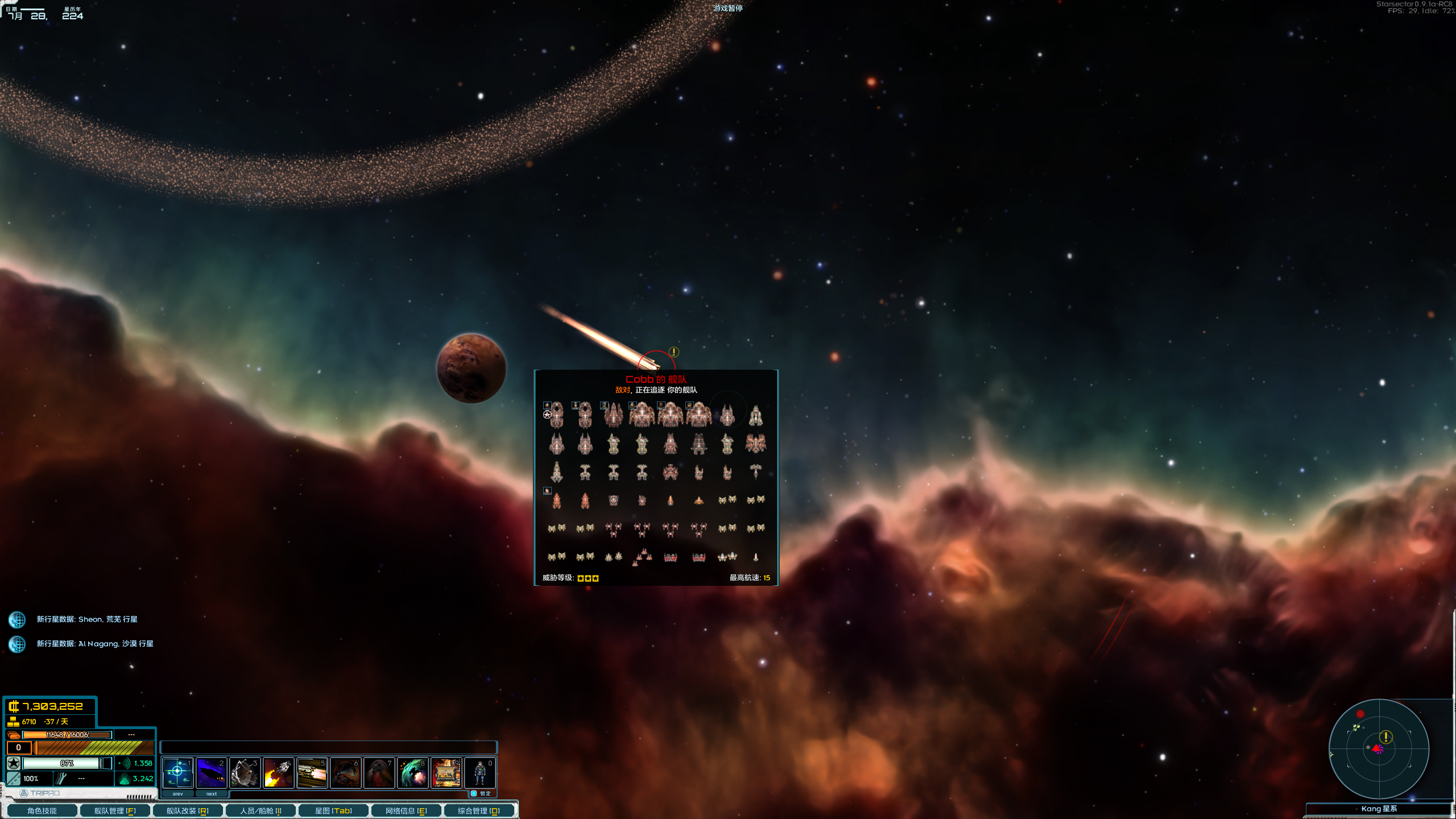Screen dimensions: 1456x819
Task: Switch to the previous ability bar with prev
Action: coord(178,793)
